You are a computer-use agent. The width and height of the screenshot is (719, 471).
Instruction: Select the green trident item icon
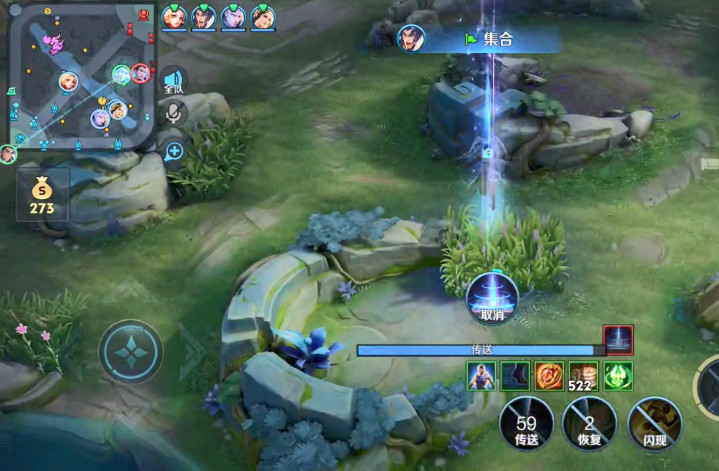(617, 376)
